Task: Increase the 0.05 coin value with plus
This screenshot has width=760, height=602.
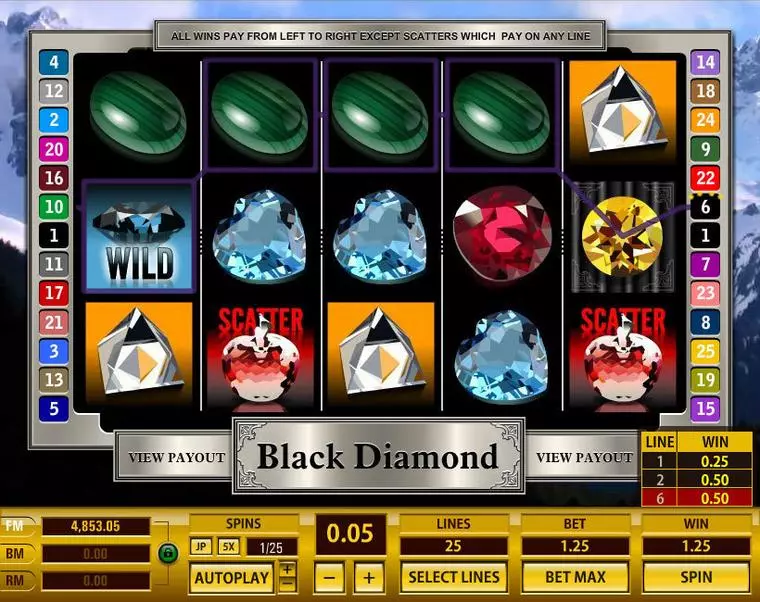Action: [x=369, y=577]
